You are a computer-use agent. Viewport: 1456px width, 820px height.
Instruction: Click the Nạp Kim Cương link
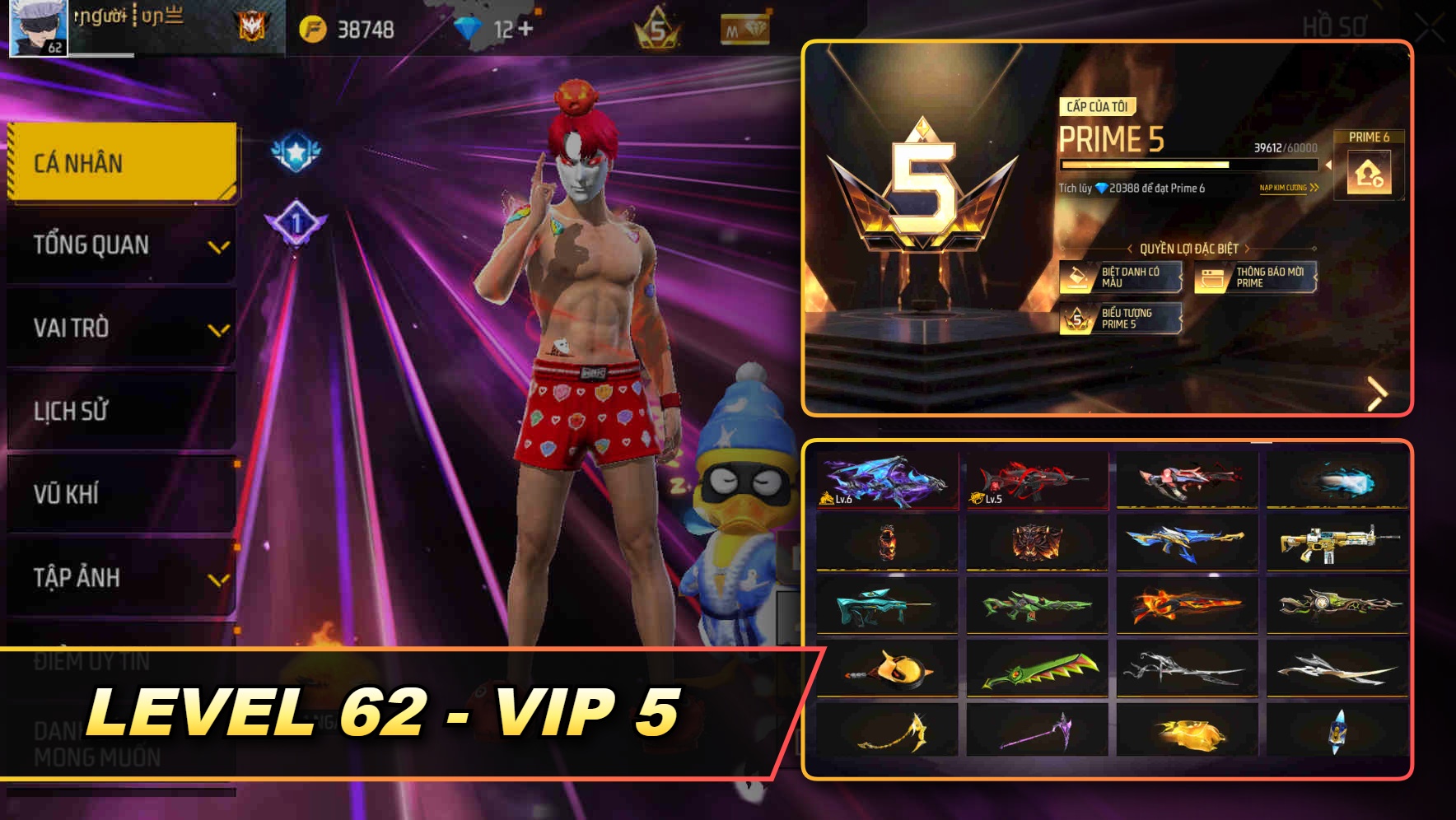coord(1282,188)
